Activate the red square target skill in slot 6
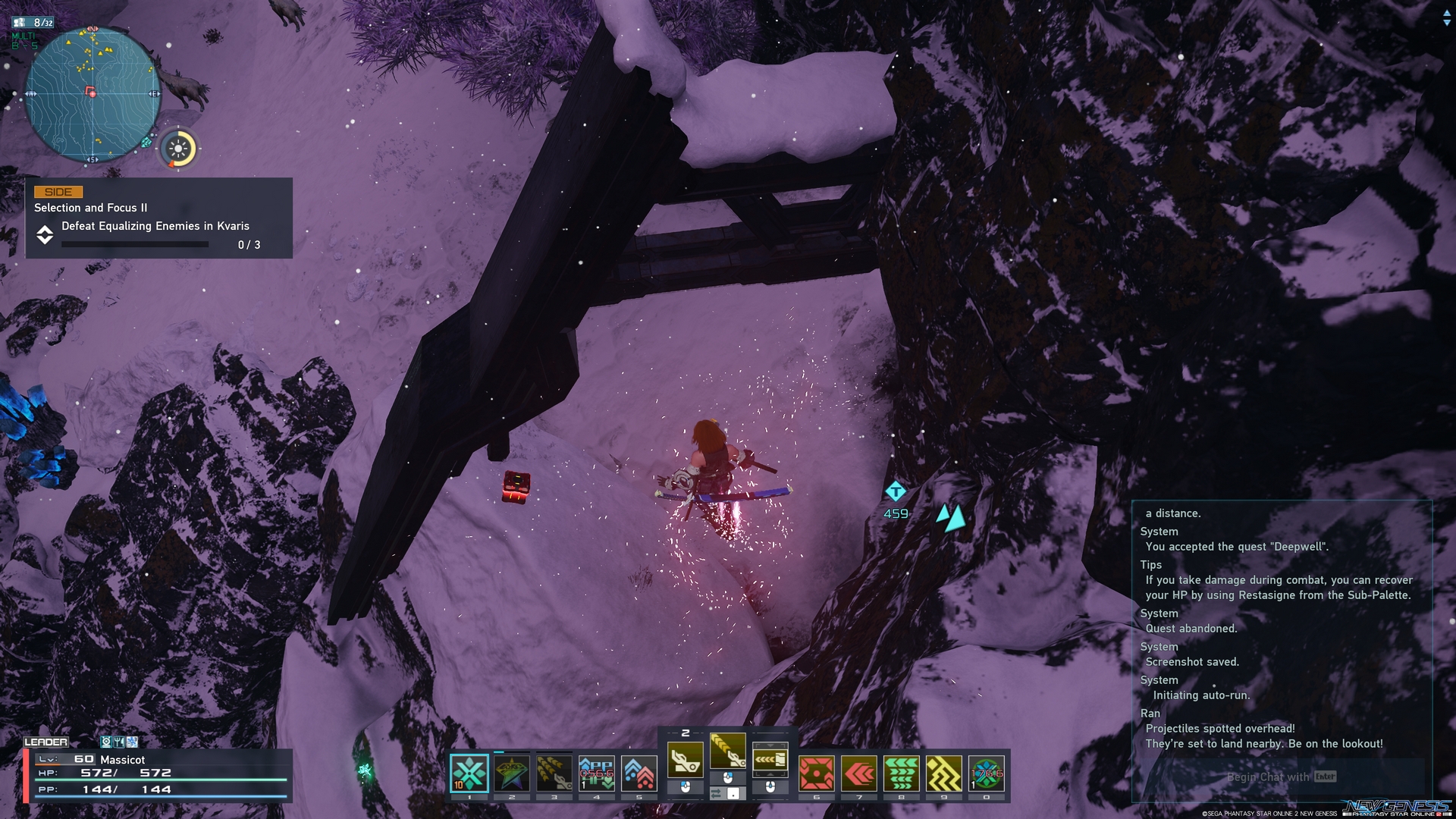The height and width of the screenshot is (819, 1456). (x=817, y=773)
